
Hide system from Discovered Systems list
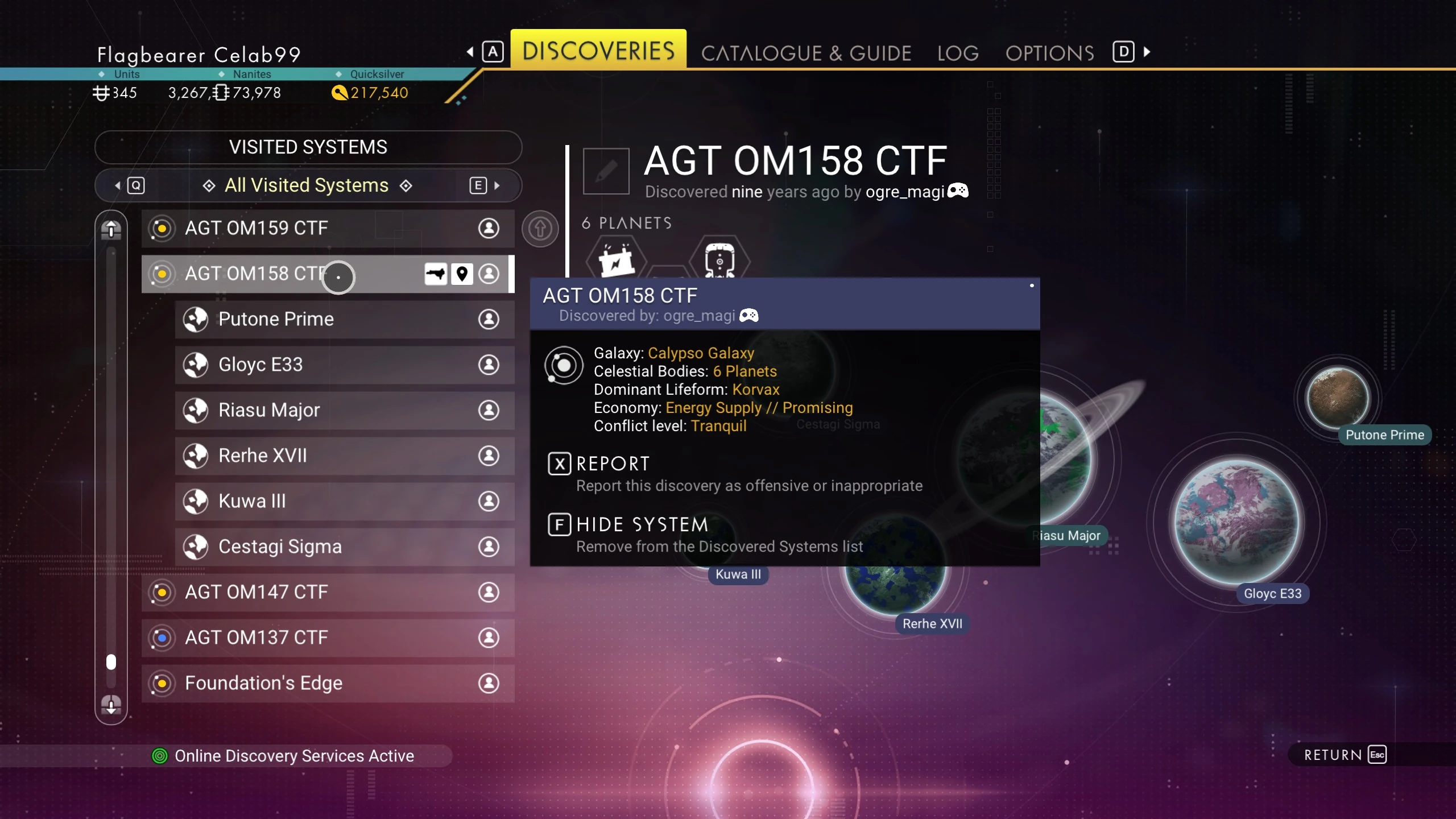(642, 525)
